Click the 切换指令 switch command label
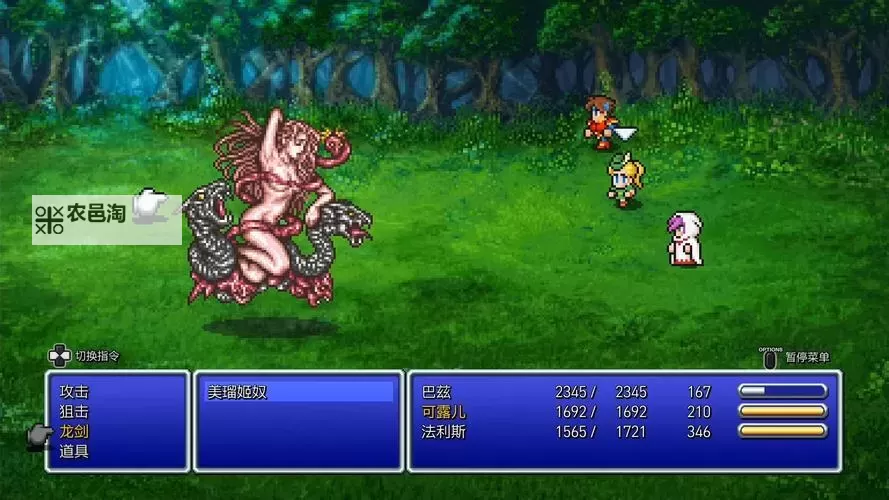The image size is (889, 500). click(x=96, y=356)
